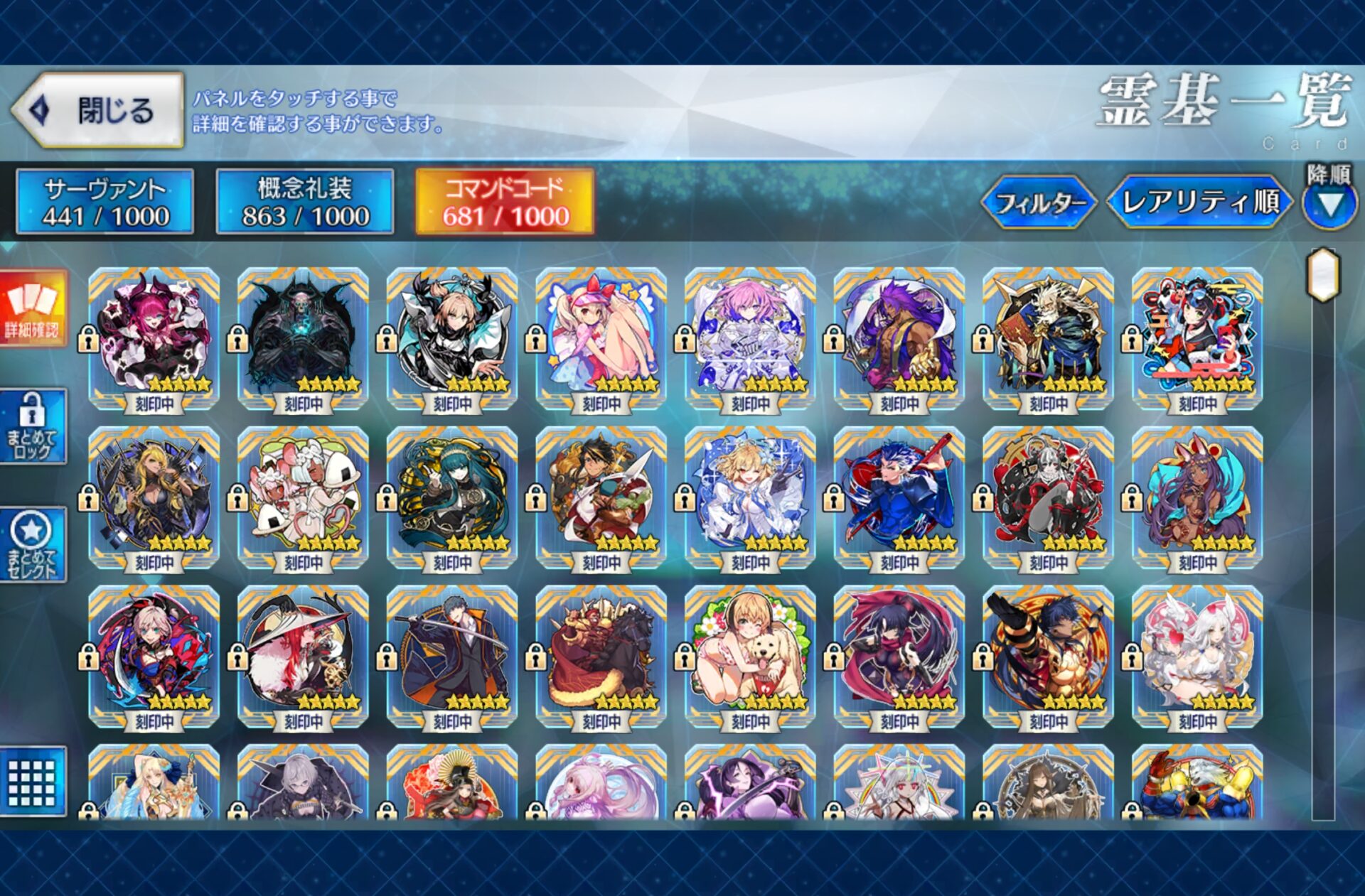Screen dimensions: 1365x896
Task: Switch to the 概念礼装 tab
Action: point(304,202)
